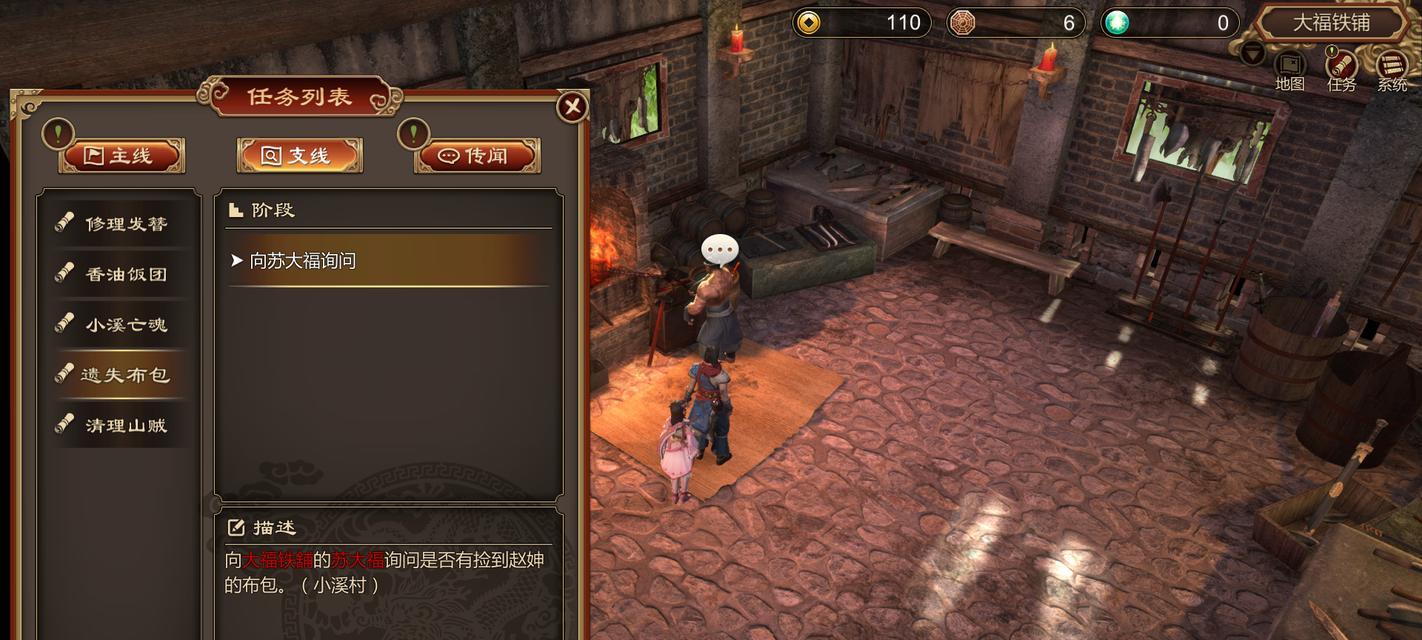The image size is (1422, 640).
Task: Select the 支线 side quest tab
Action: point(299,156)
